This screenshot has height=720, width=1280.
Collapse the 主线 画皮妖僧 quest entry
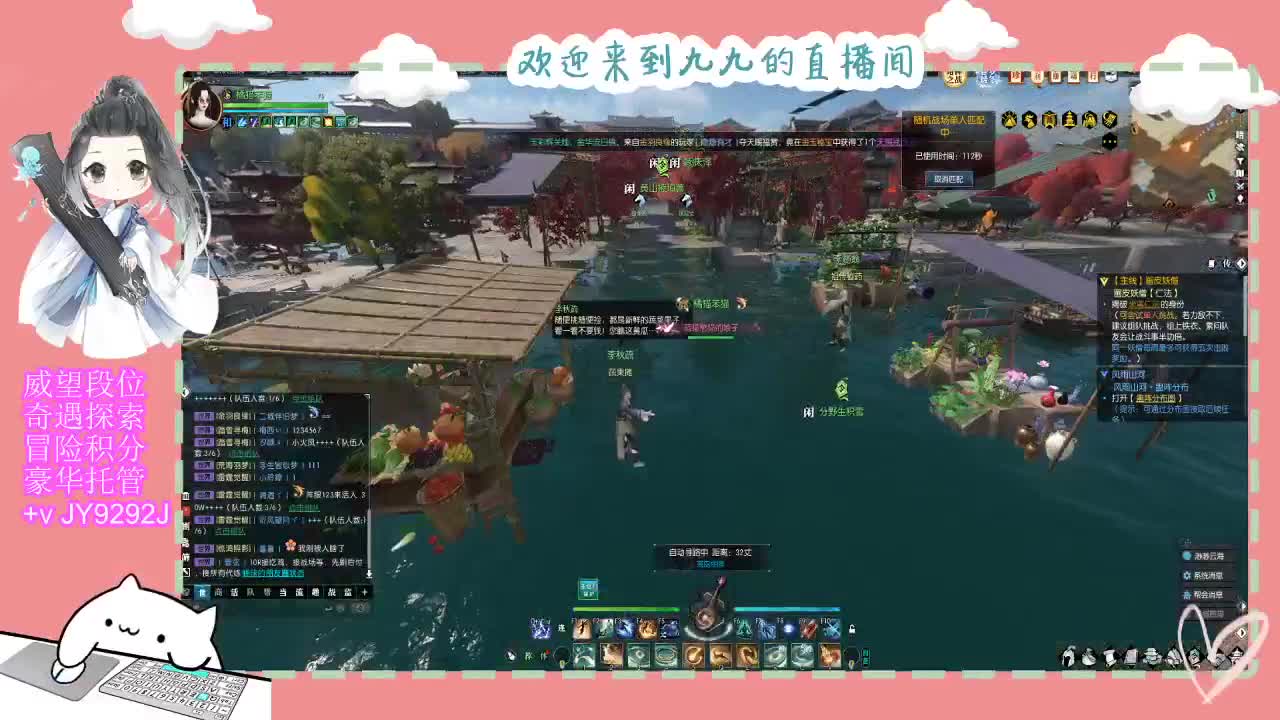(1105, 280)
